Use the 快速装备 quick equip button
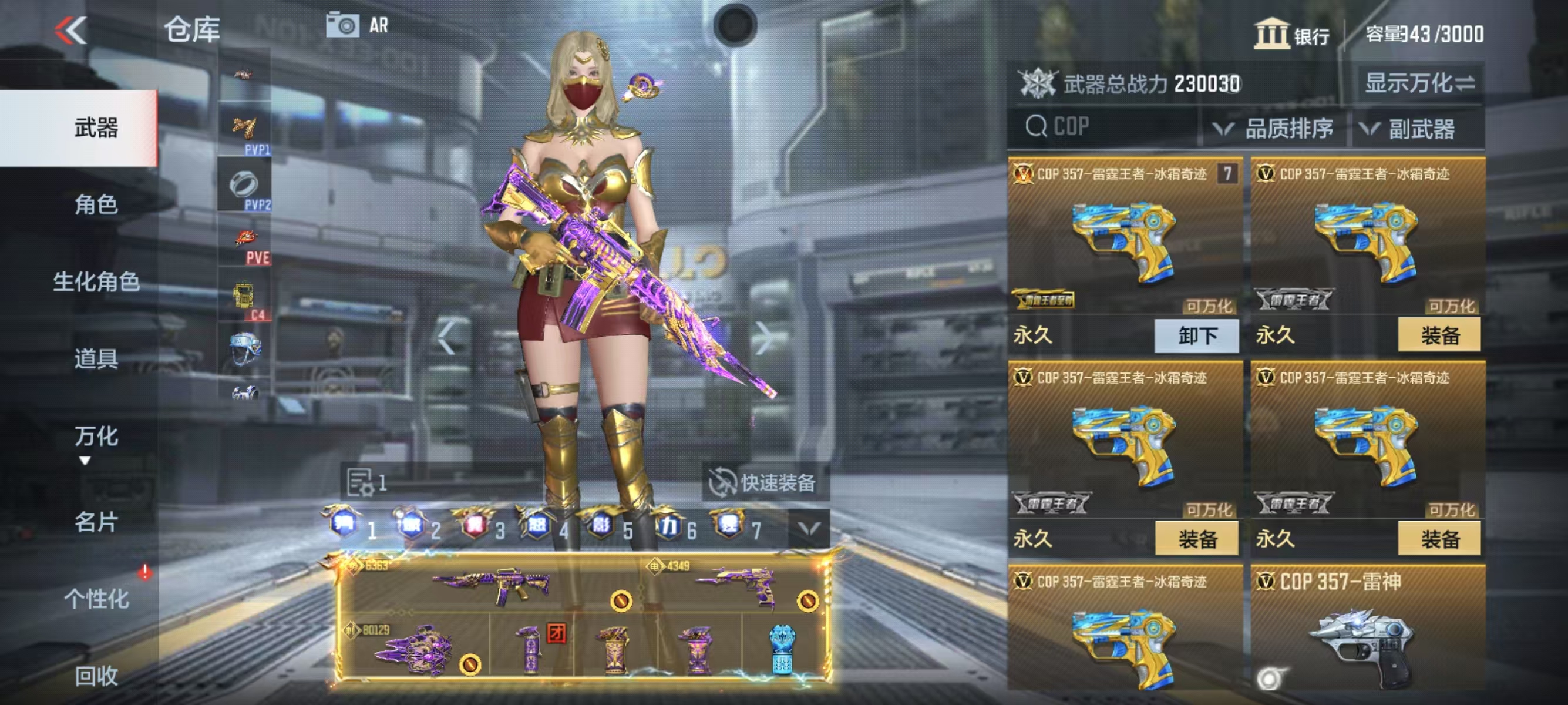This screenshot has width=1568, height=705. (764, 483)
